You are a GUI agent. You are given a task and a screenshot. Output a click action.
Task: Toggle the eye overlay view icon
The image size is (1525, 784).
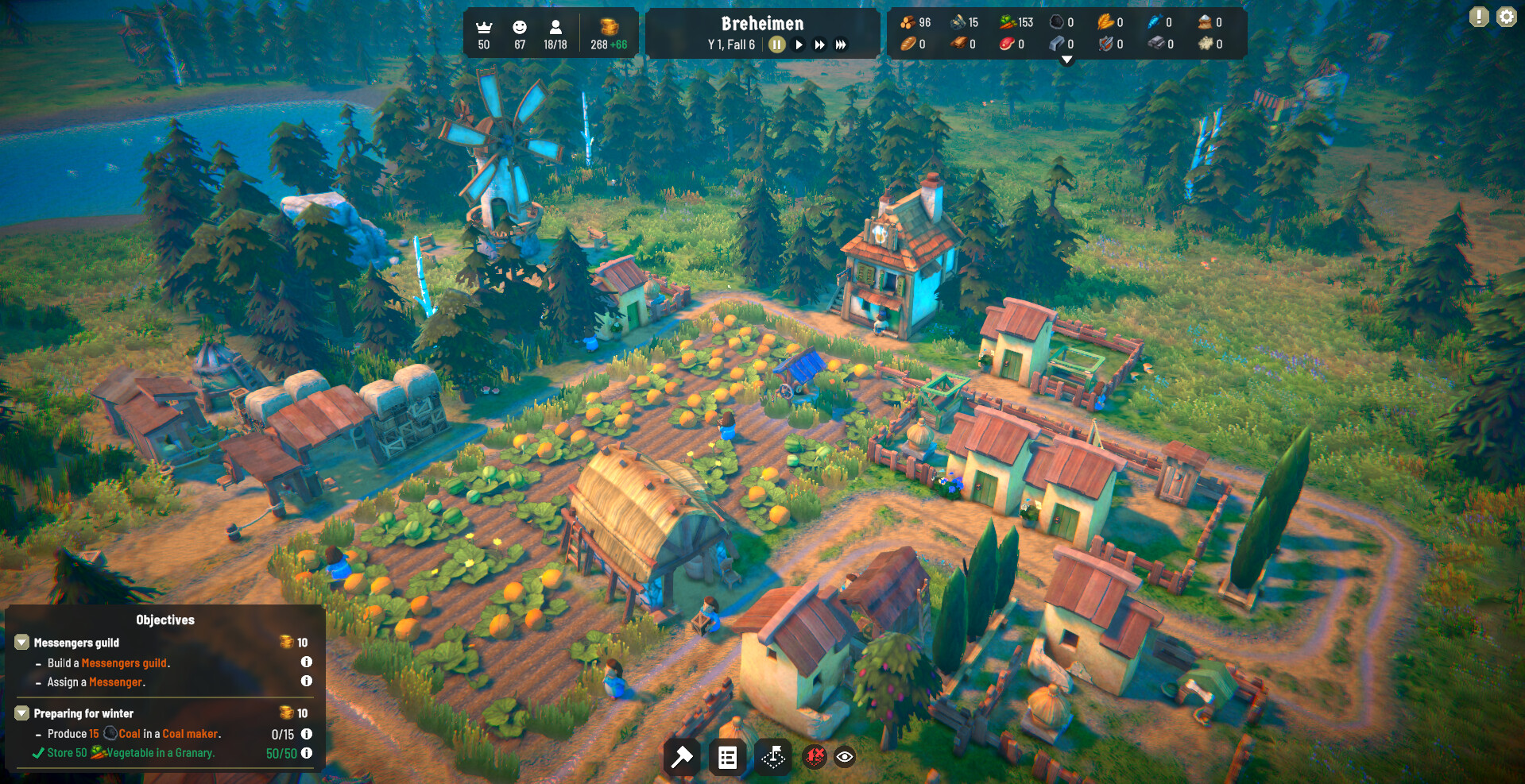844,757
